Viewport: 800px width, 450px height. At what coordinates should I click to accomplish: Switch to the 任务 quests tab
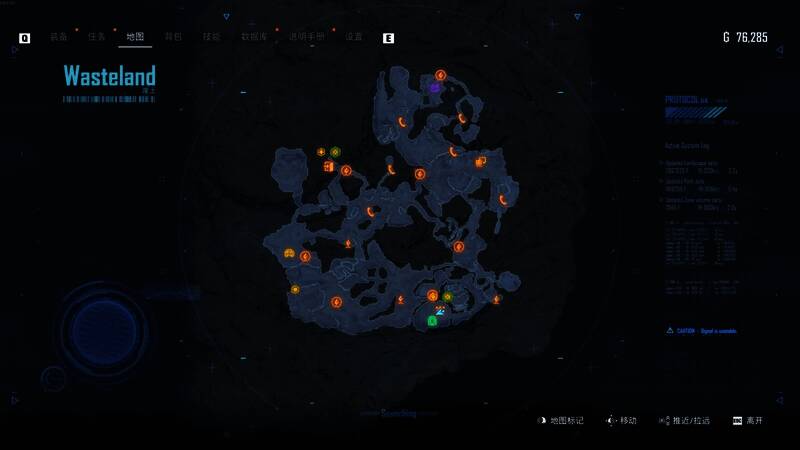tap(96, 37)
